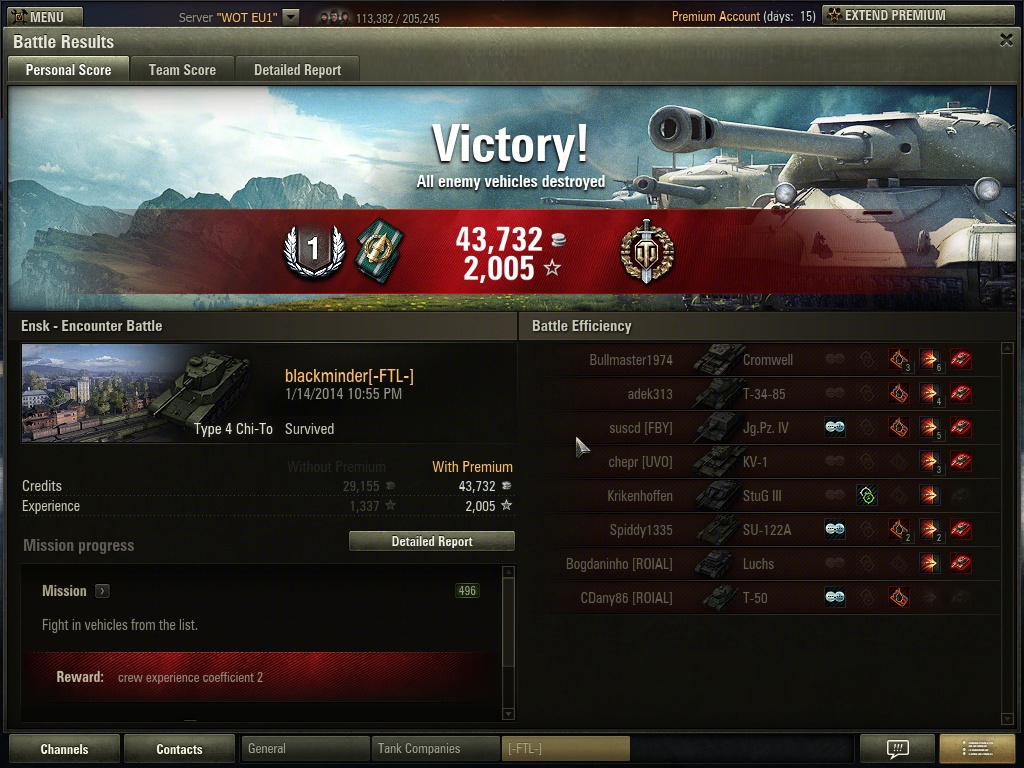Switch to the [-FTL-] clan chat tab
The height and width of the screenshot is (768, 1024).
[565, 748]
